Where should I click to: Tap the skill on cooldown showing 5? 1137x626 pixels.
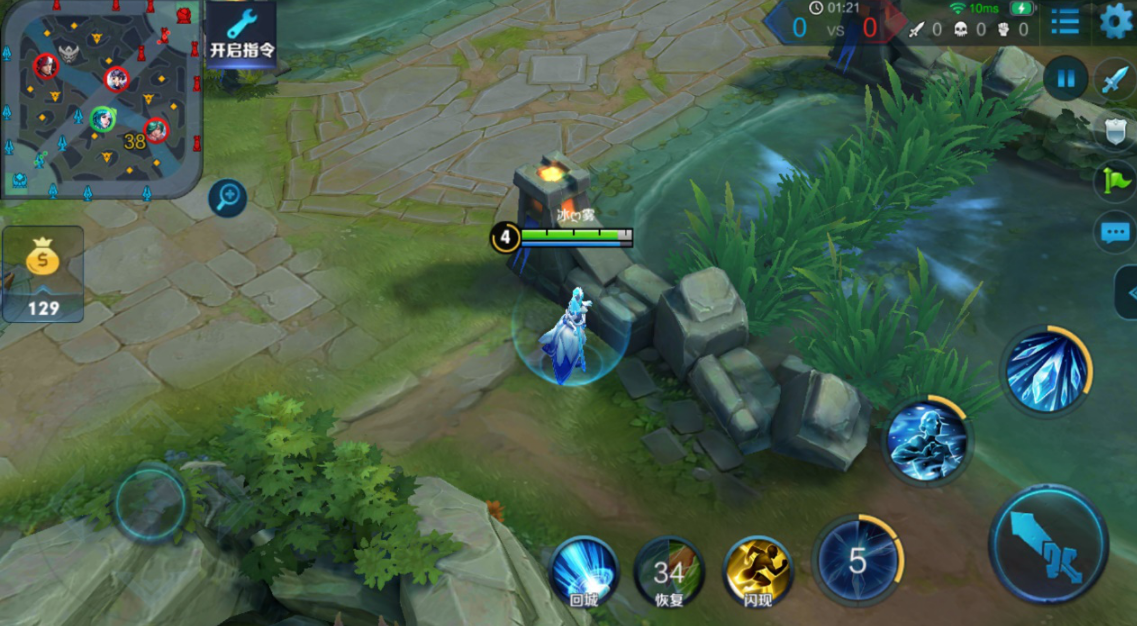858,561
